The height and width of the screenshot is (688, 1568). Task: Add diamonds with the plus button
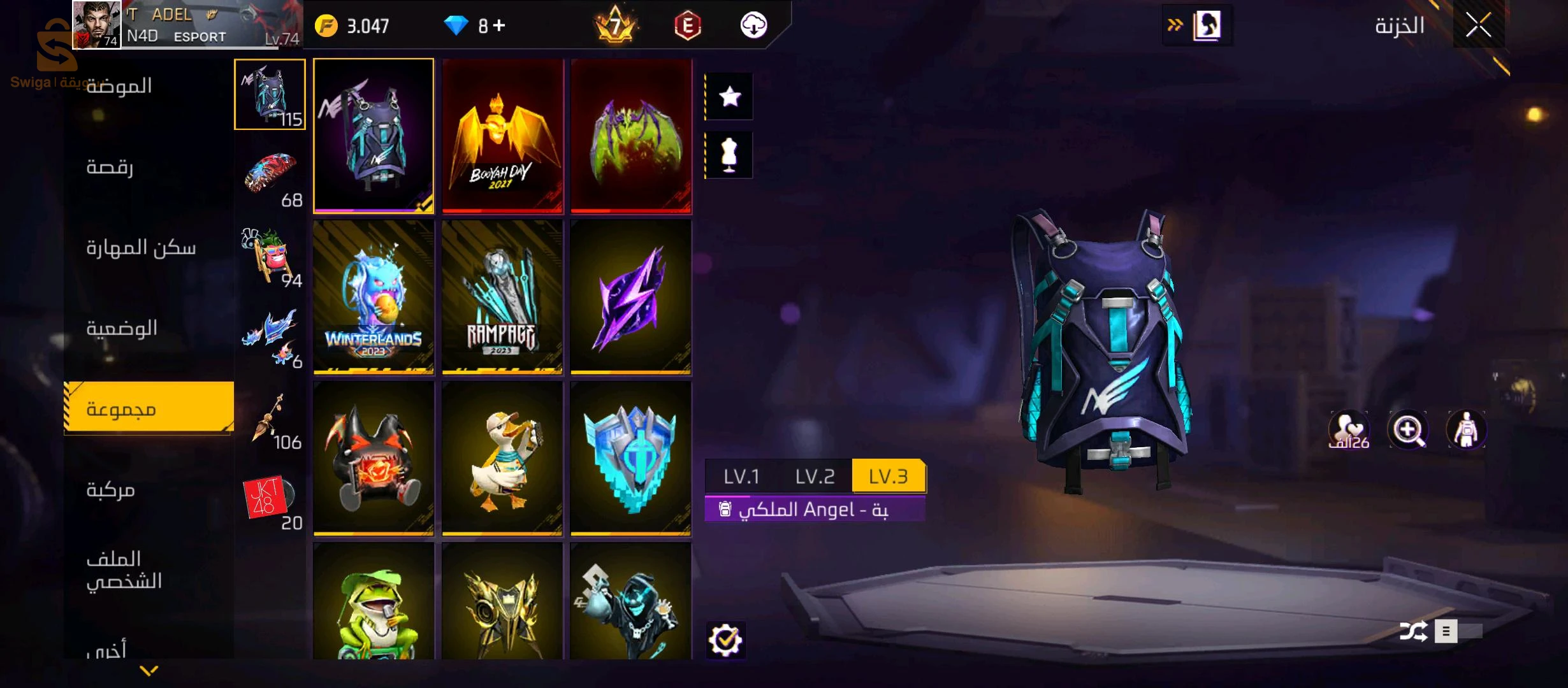pos(499,25)
